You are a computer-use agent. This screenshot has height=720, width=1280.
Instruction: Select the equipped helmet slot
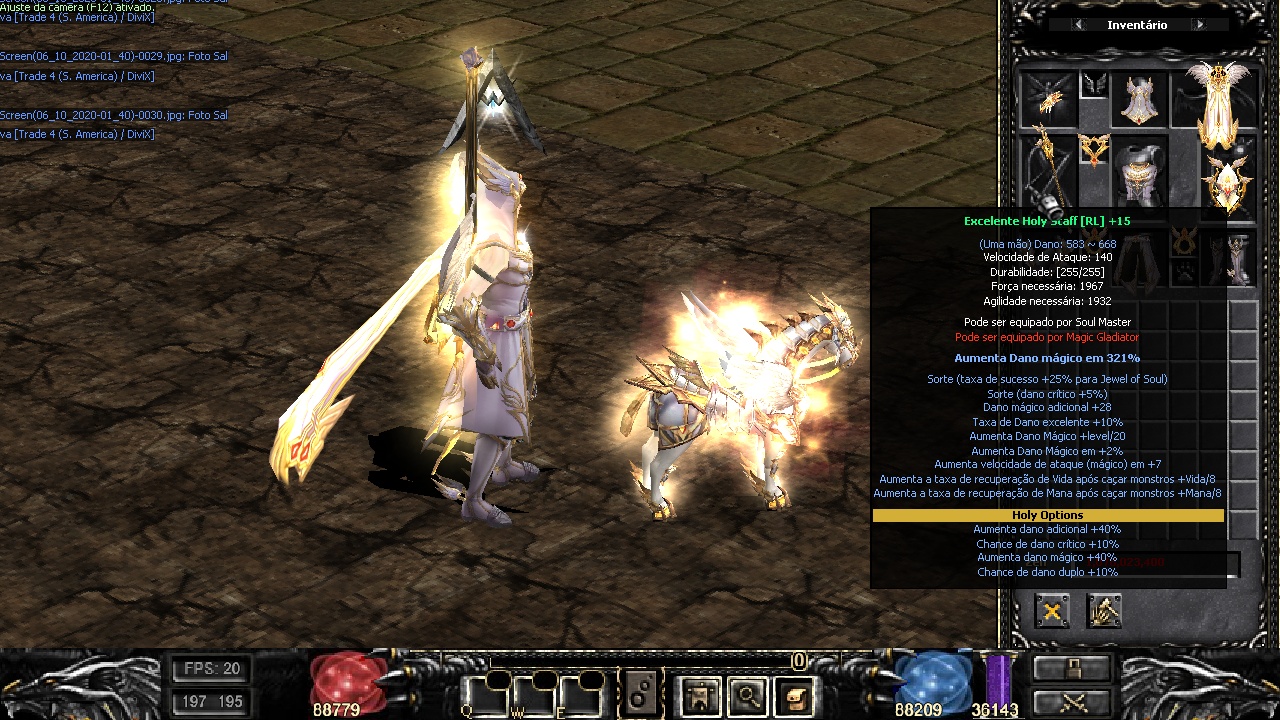pyautogui.click(x=1139, y=100)
